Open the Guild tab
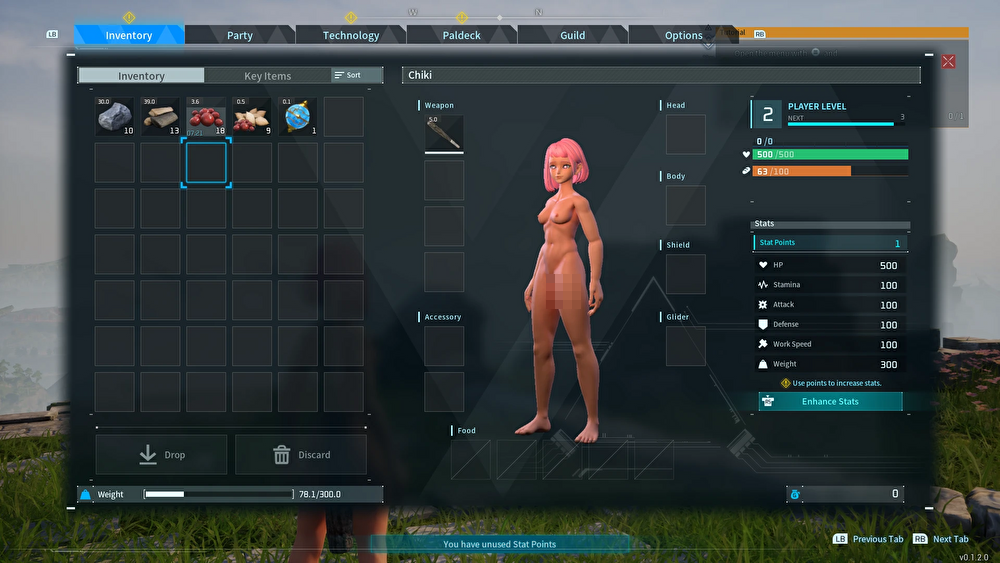Viewport: 1000px width, 563px height. [573, 35]
